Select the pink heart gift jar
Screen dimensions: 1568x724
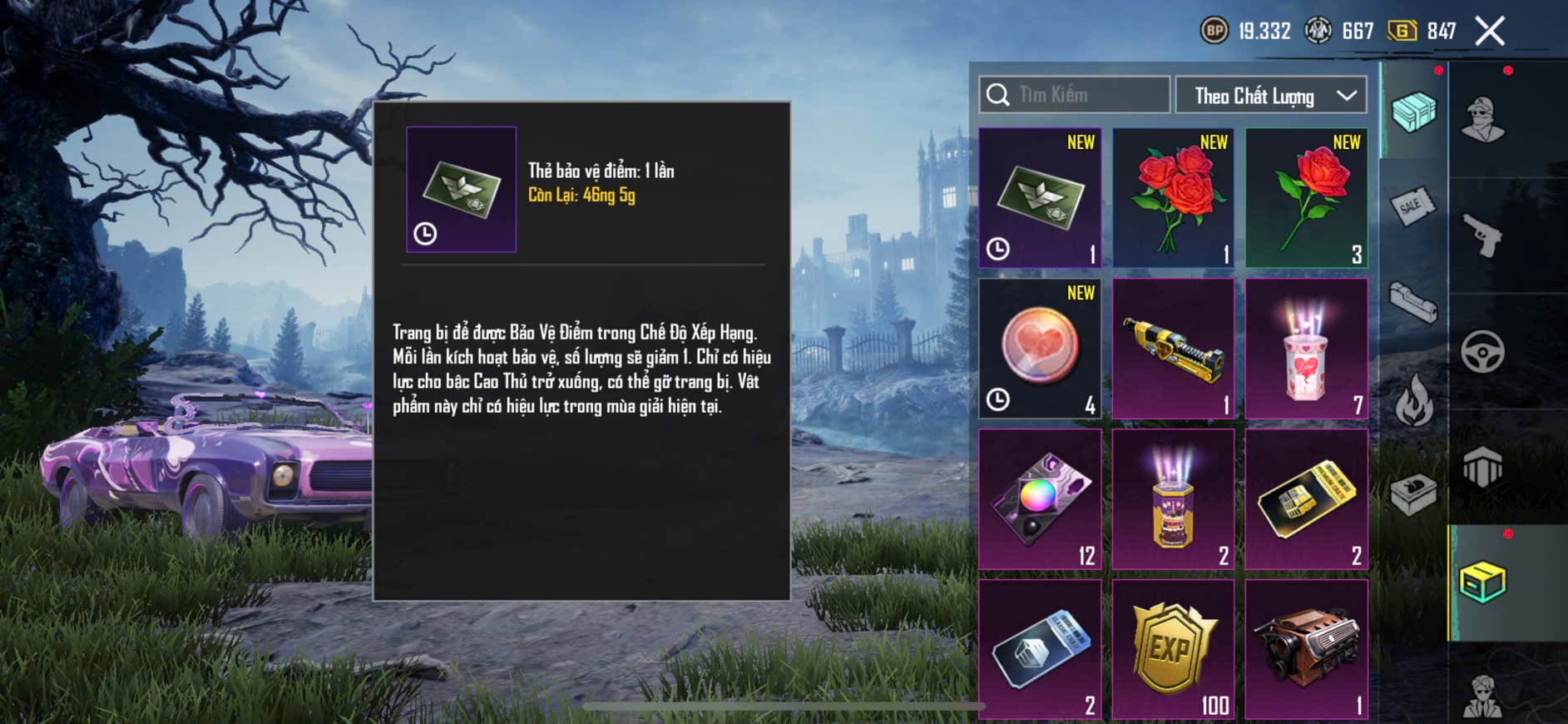(1306, 349)
